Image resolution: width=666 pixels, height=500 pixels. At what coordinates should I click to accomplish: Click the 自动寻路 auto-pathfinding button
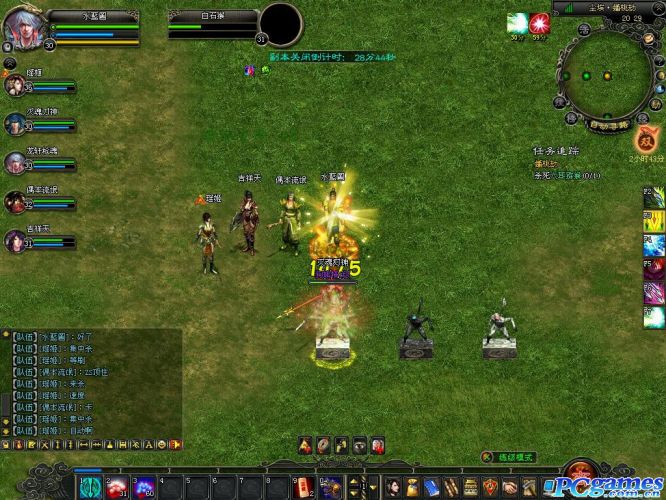[x=608, y=125]
